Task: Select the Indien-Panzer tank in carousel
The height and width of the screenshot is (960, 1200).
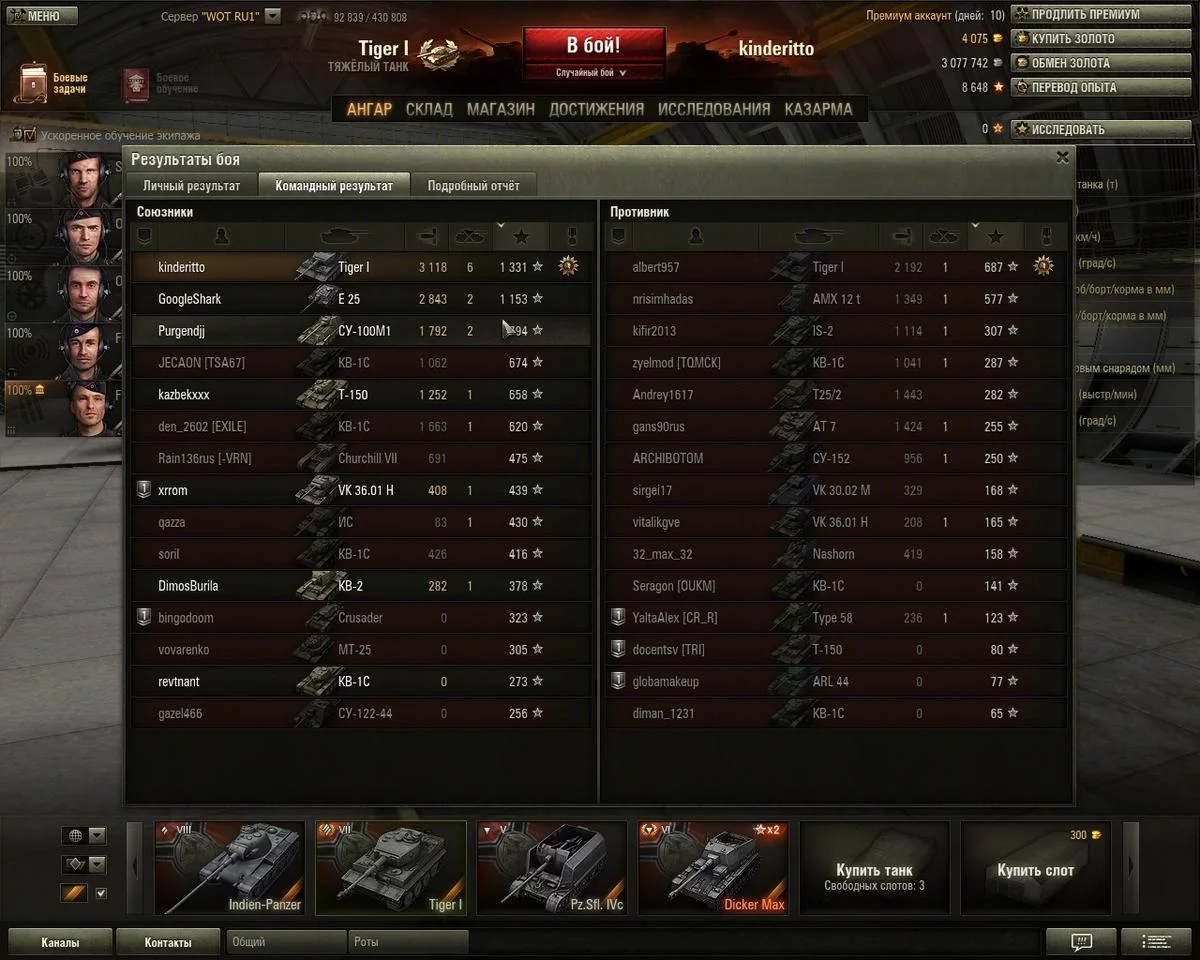Action: (x=229, y=867)
